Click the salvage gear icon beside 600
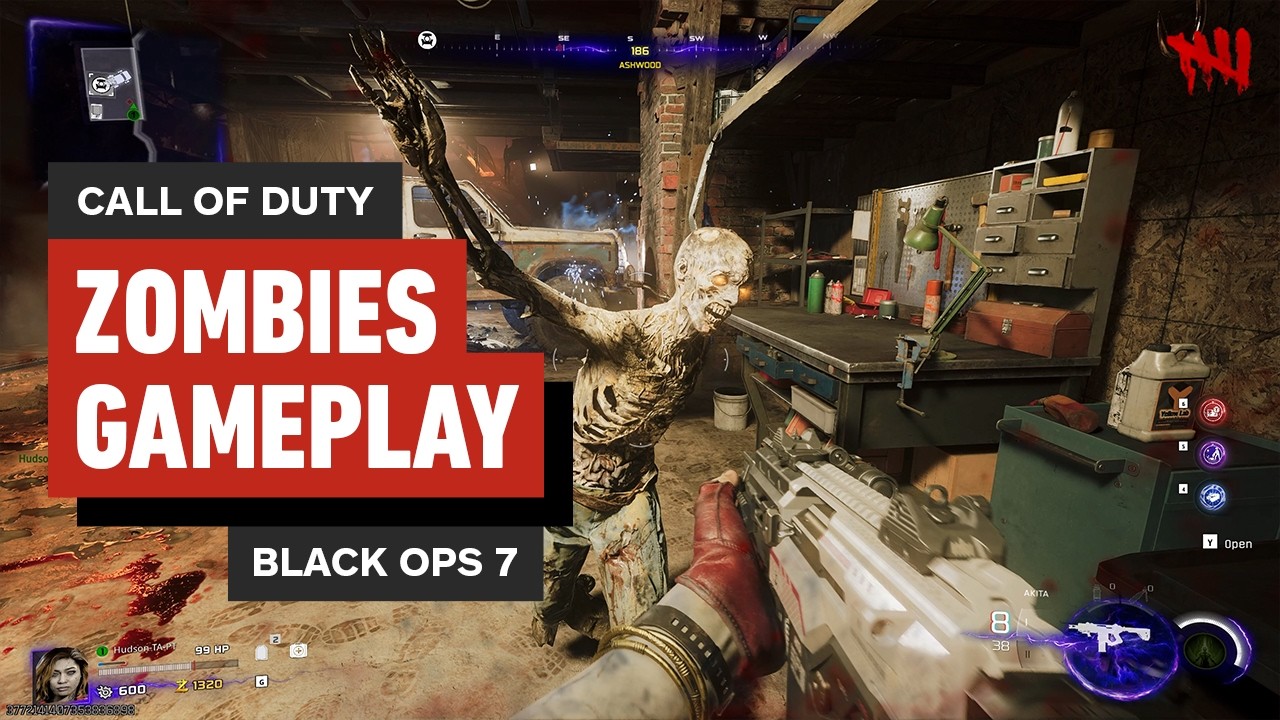Screen dimensions: 1280x720 coord(106,690)
